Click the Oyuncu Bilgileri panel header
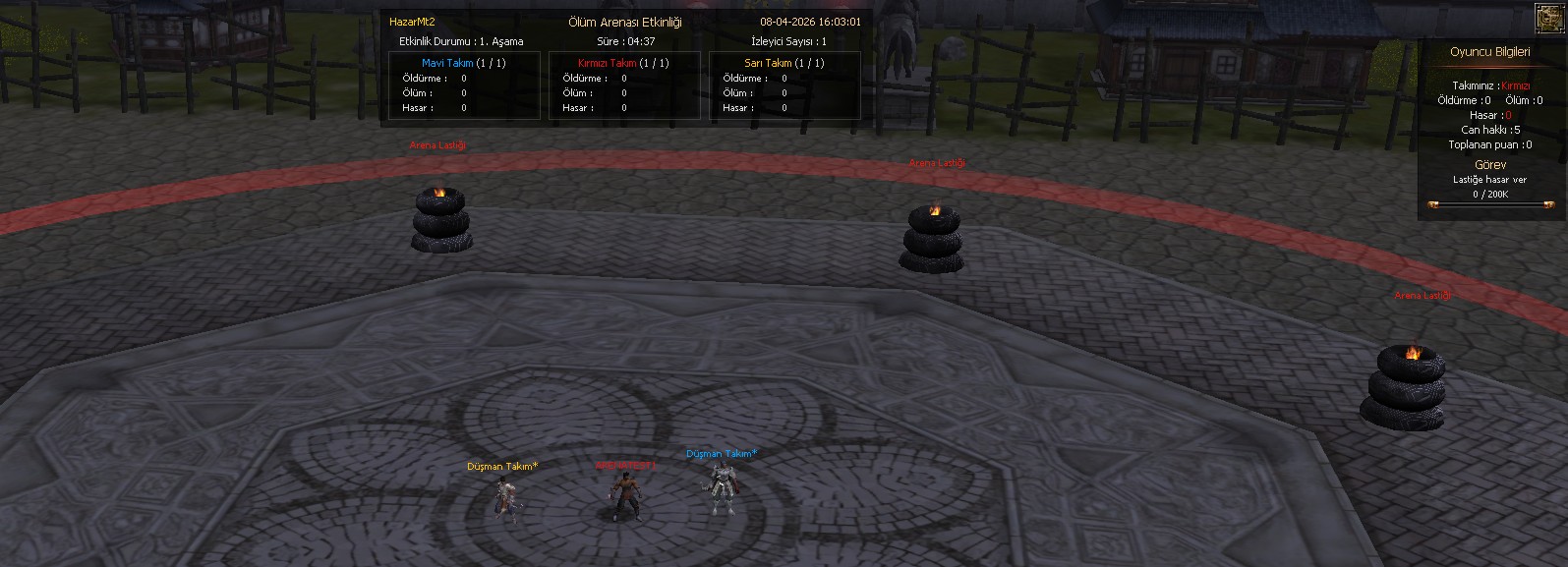The image size is (1568, 567). tap(1490, 52)
